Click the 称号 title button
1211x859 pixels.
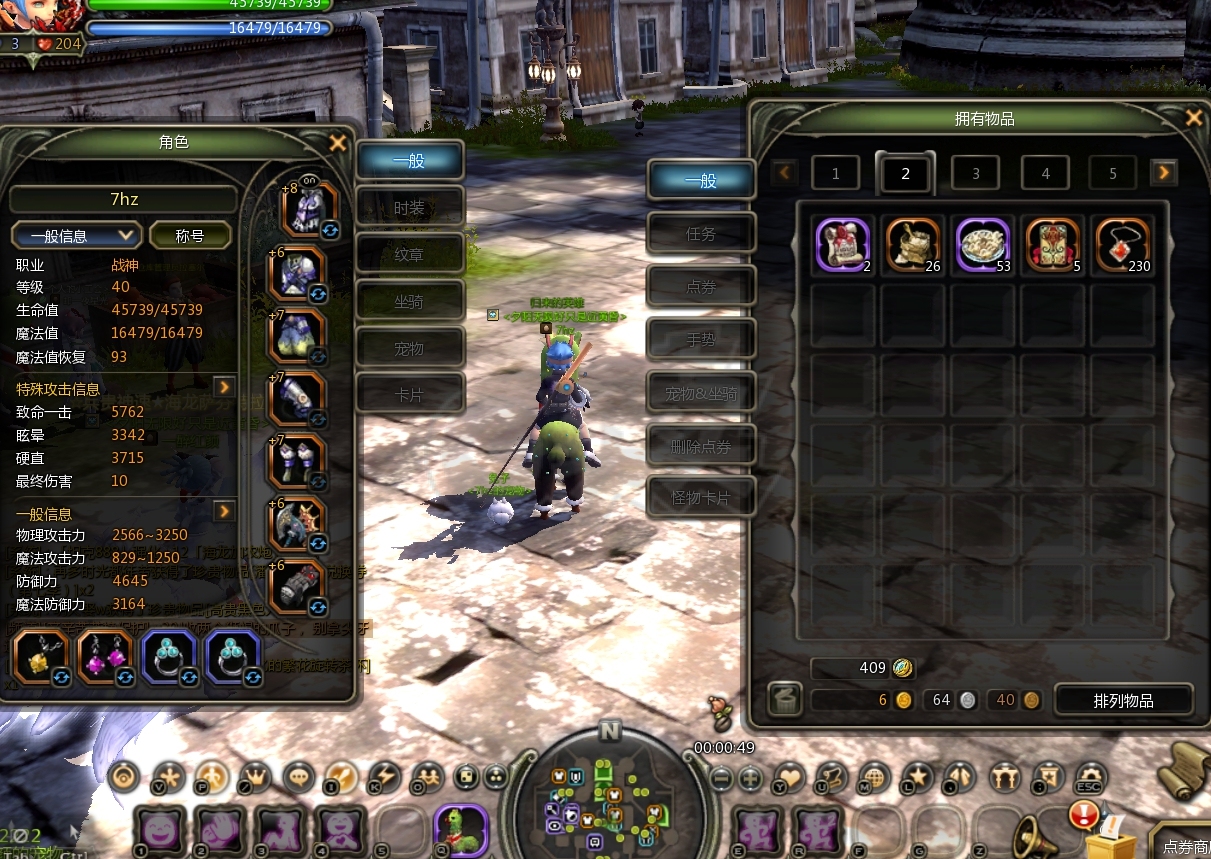pos(190,236)
